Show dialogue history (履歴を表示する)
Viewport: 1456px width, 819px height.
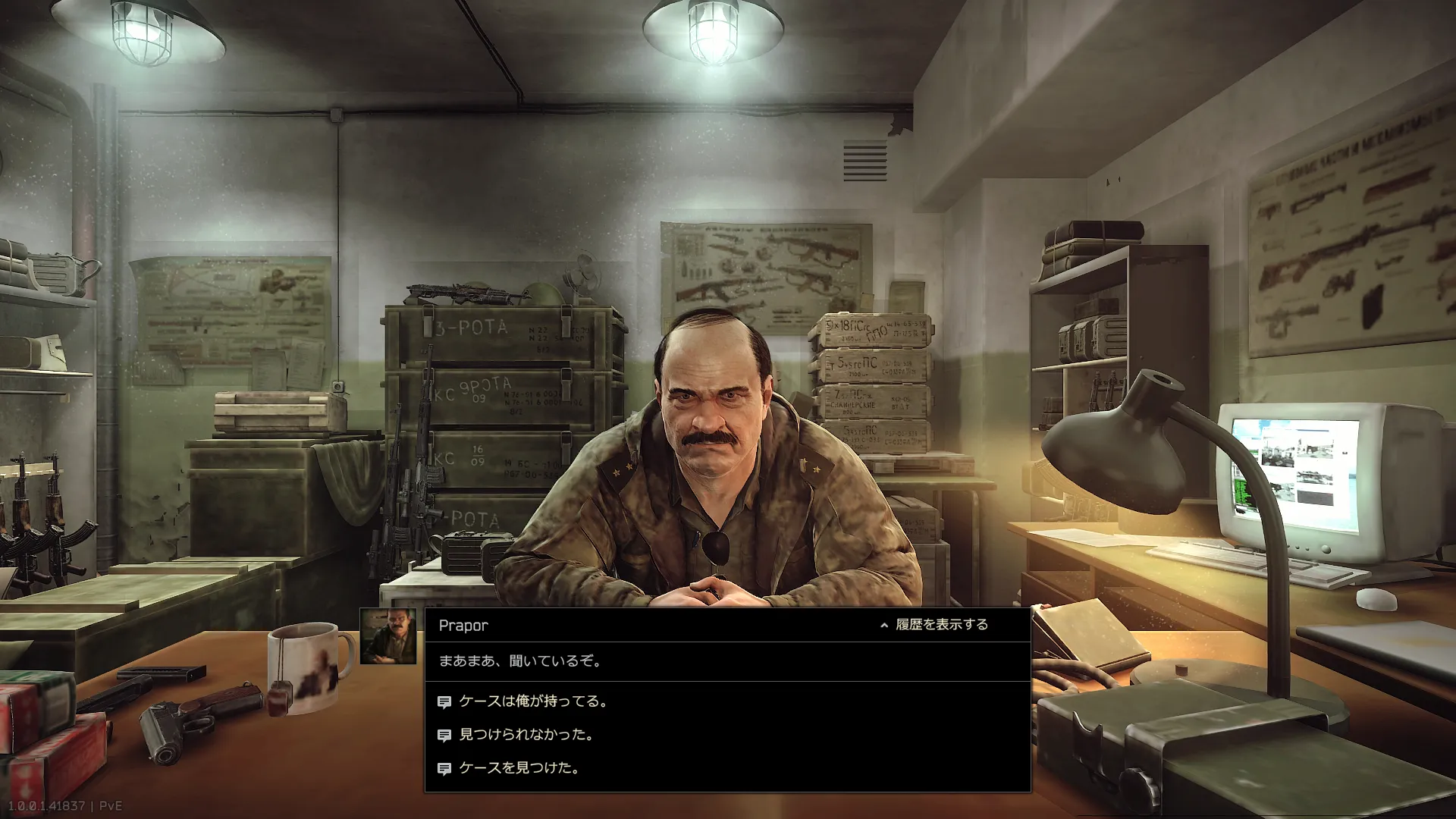click(934, 625)
